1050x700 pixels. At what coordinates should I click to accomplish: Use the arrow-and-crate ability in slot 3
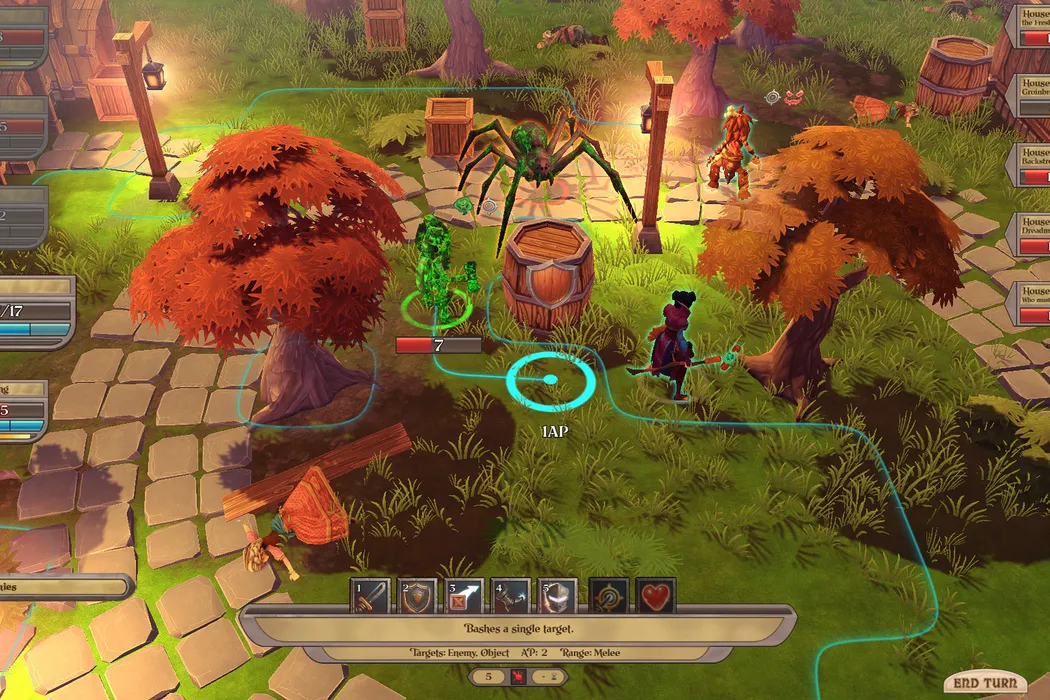(x=465, y=596)
